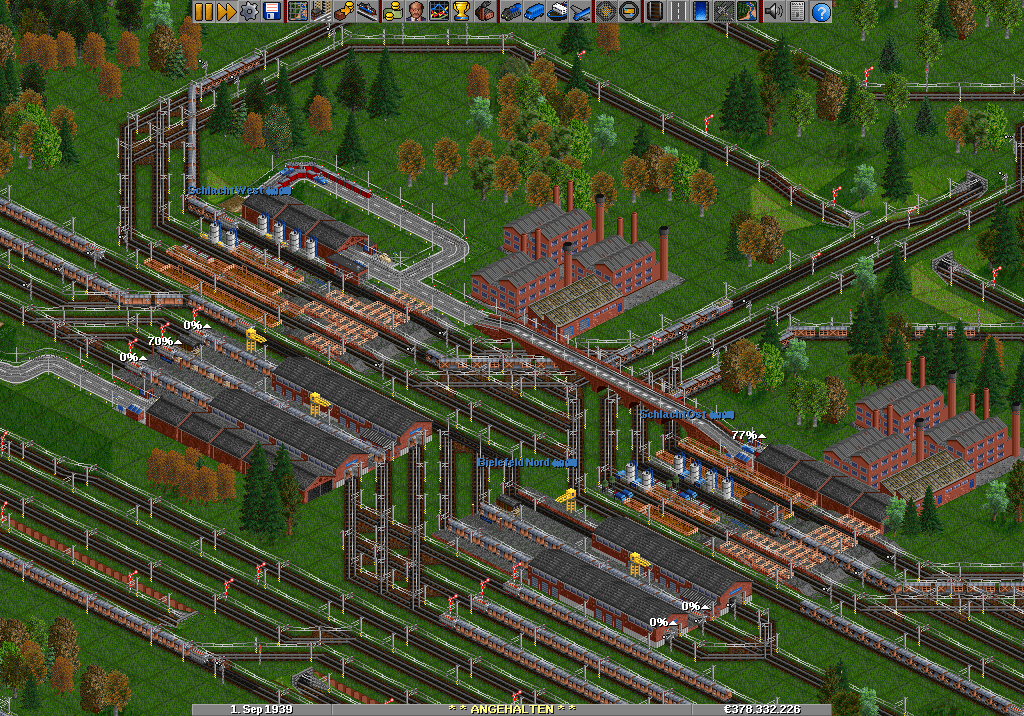Open the railway construction tool

[x=655, y=11]
